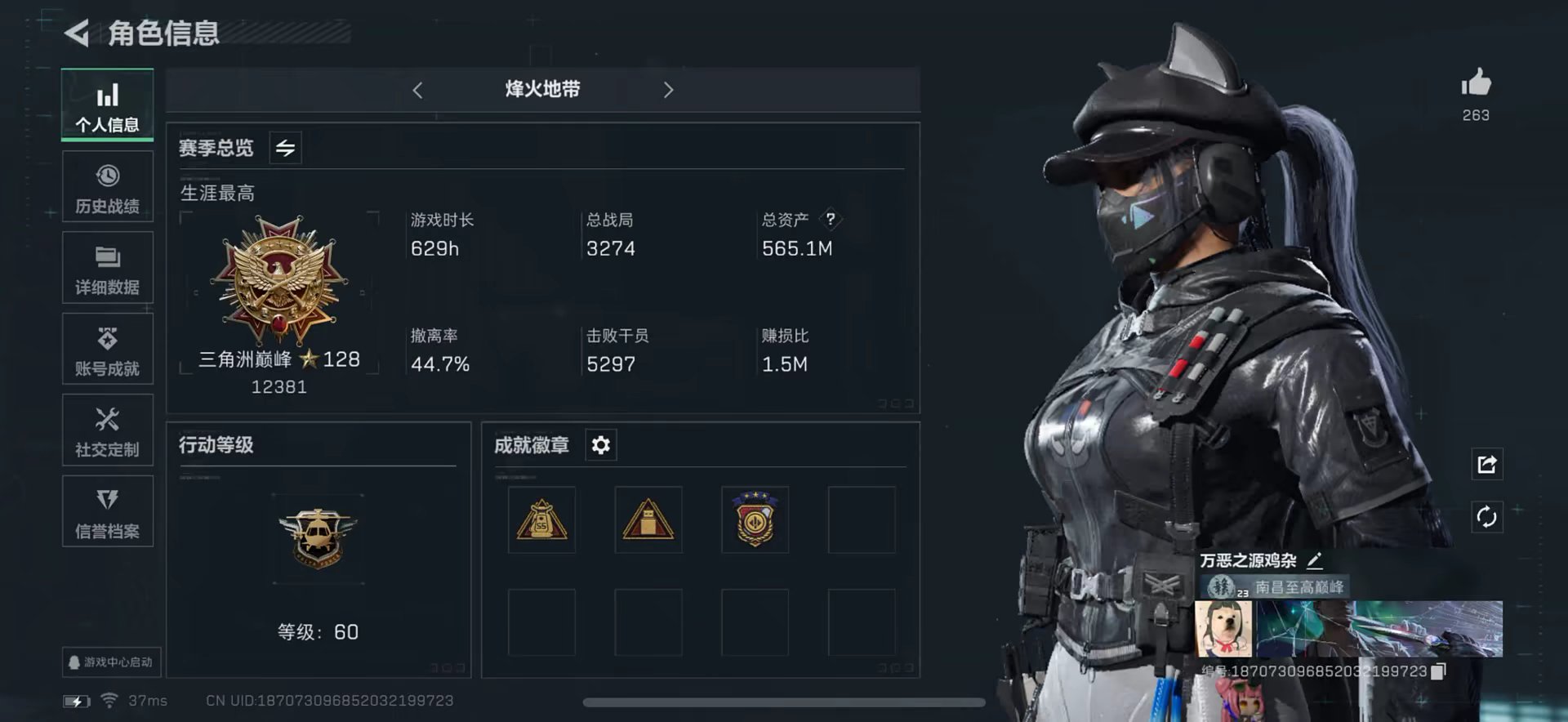The height and width of the screenshot is (722, 1568).
Task: Open the 账号成就 tab
Action: 107,350
